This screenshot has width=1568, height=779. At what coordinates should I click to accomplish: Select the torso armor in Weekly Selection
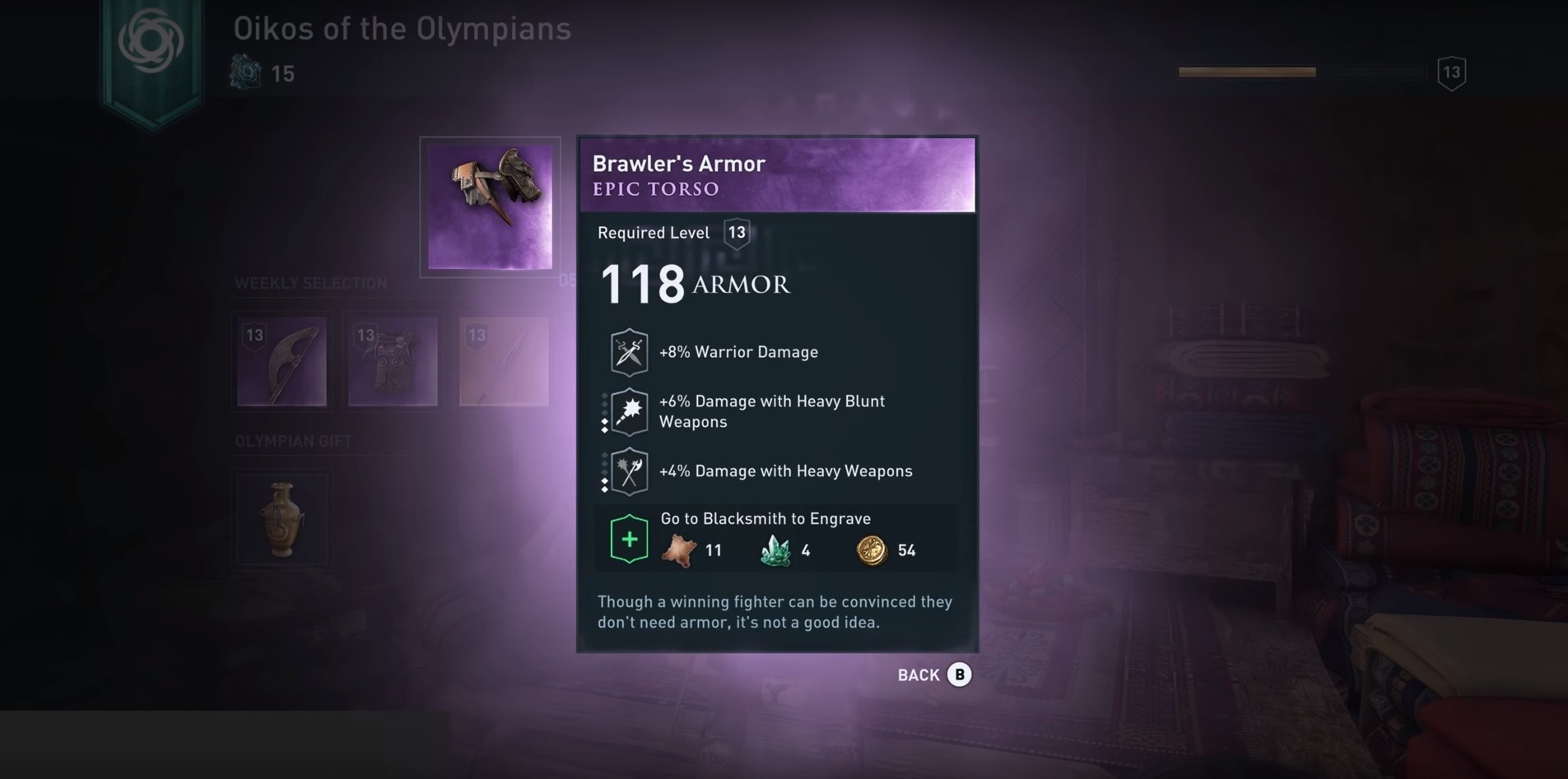[393, 361]
